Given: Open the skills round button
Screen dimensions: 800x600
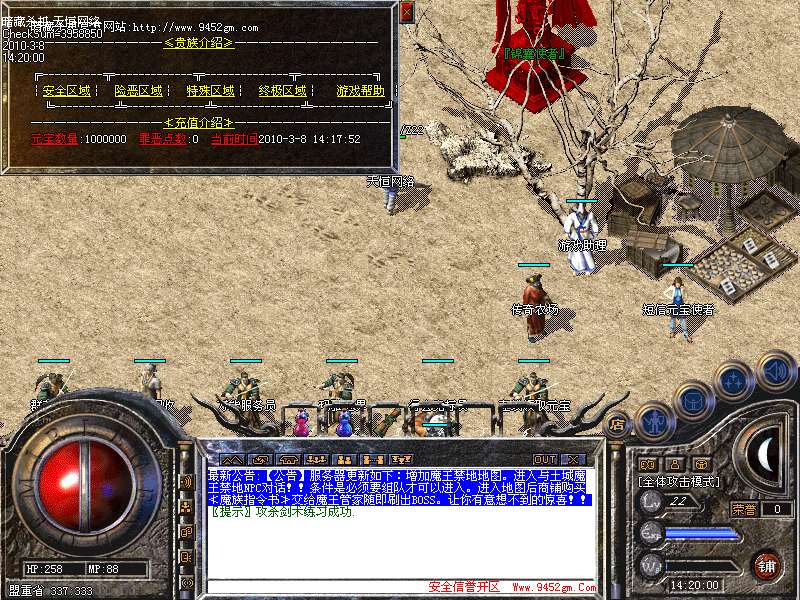Looking at the screenshot, I should [735, 380].
